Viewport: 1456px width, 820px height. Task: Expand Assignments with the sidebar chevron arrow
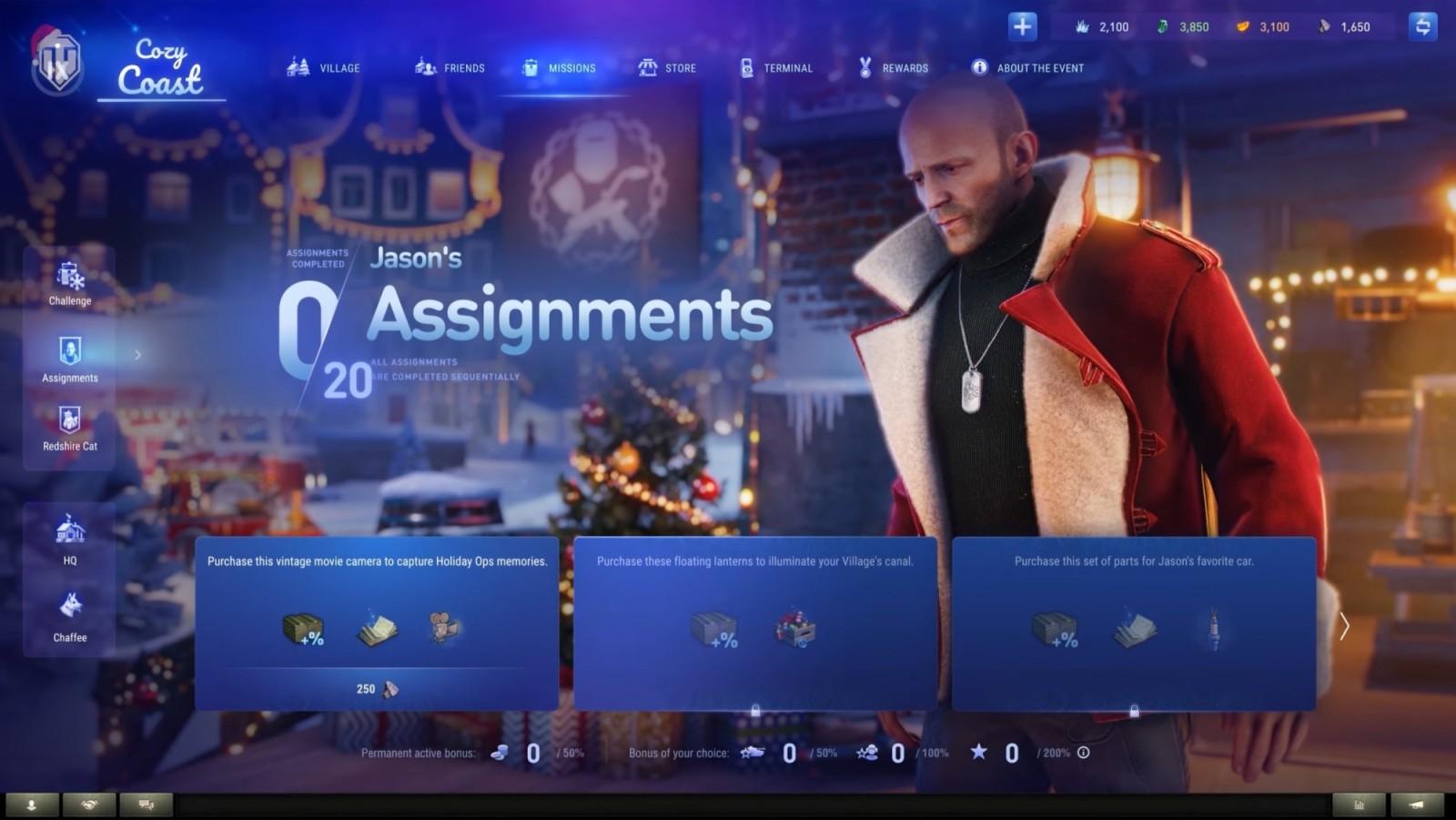pos(137,357)
